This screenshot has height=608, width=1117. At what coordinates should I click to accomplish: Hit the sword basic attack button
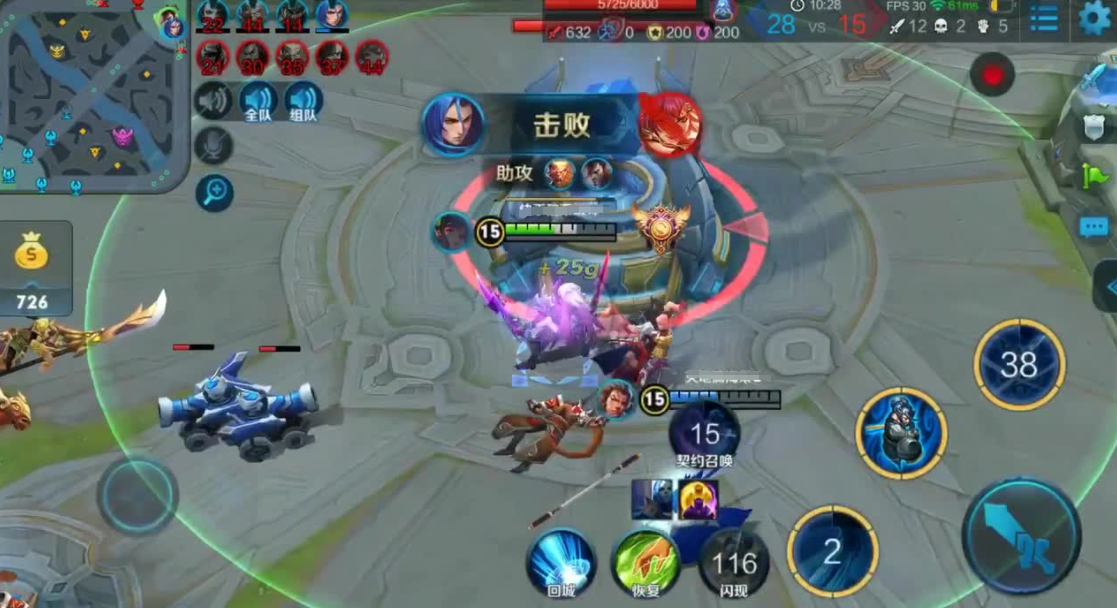coord(1021,536)
